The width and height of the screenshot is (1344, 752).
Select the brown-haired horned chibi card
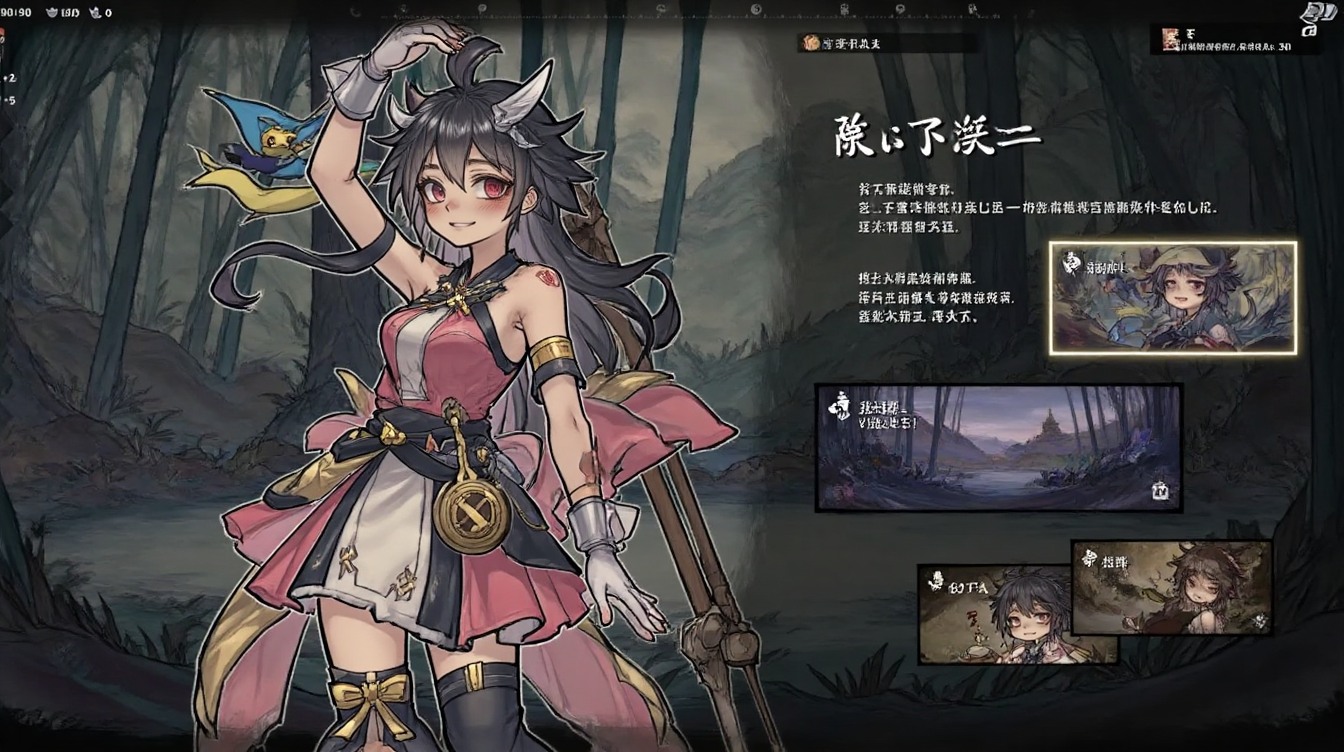(x=1171, y=587)
